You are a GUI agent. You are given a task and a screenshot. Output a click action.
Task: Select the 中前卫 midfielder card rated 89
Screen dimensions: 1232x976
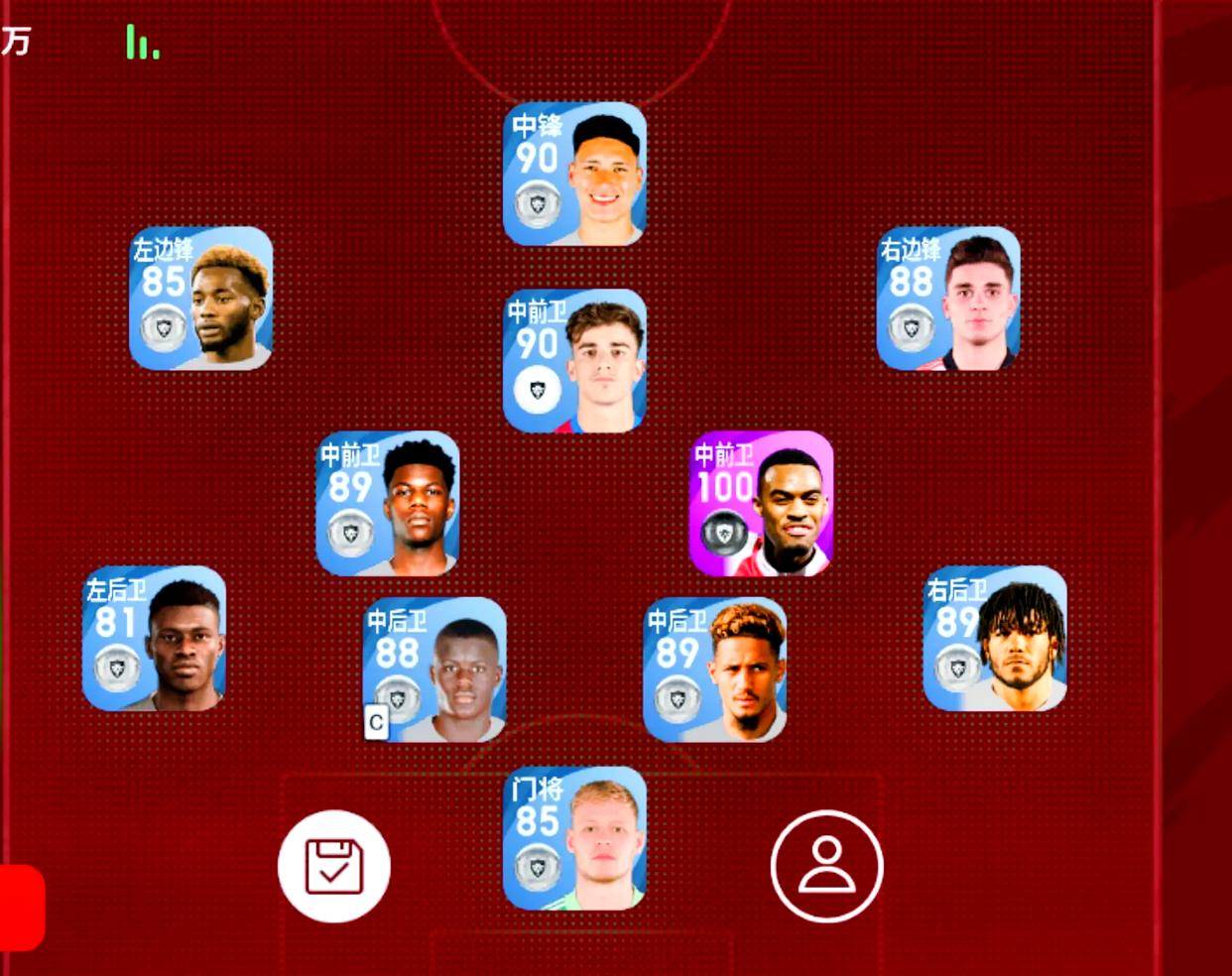click(388, 504)
